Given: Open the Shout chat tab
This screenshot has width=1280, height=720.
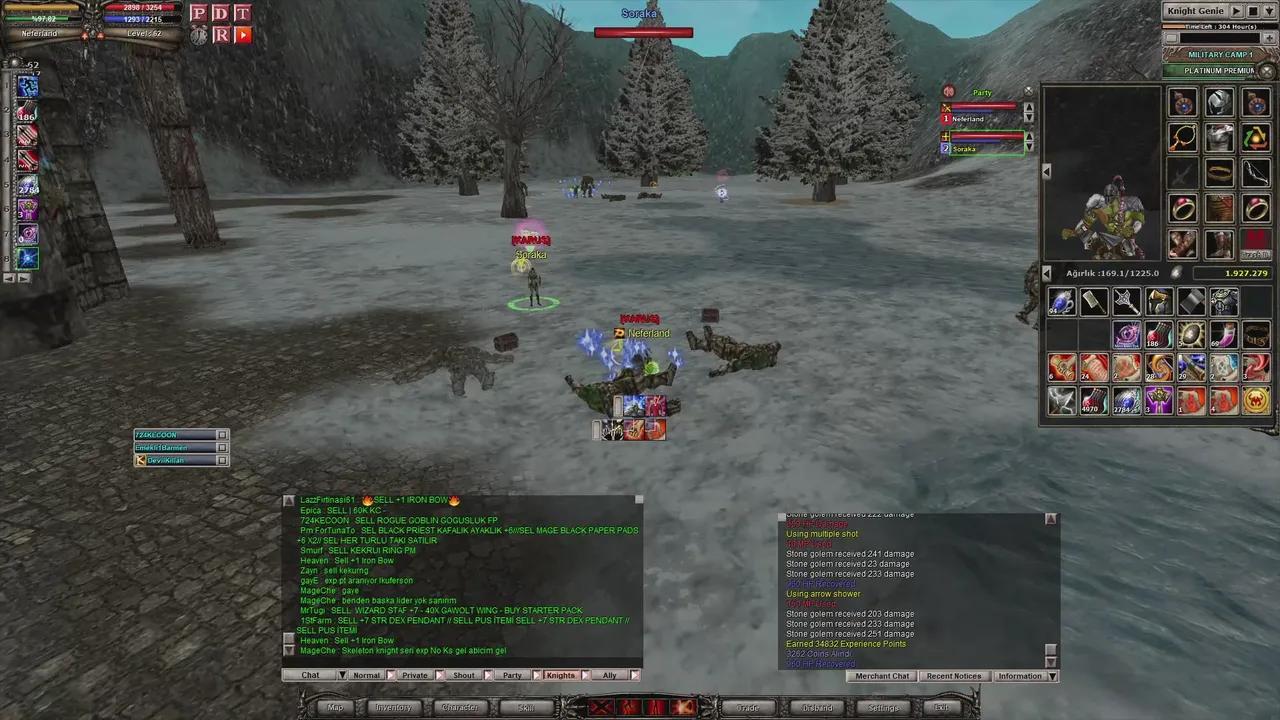Looking at the screenshot, I should click(x=463, y=675).
